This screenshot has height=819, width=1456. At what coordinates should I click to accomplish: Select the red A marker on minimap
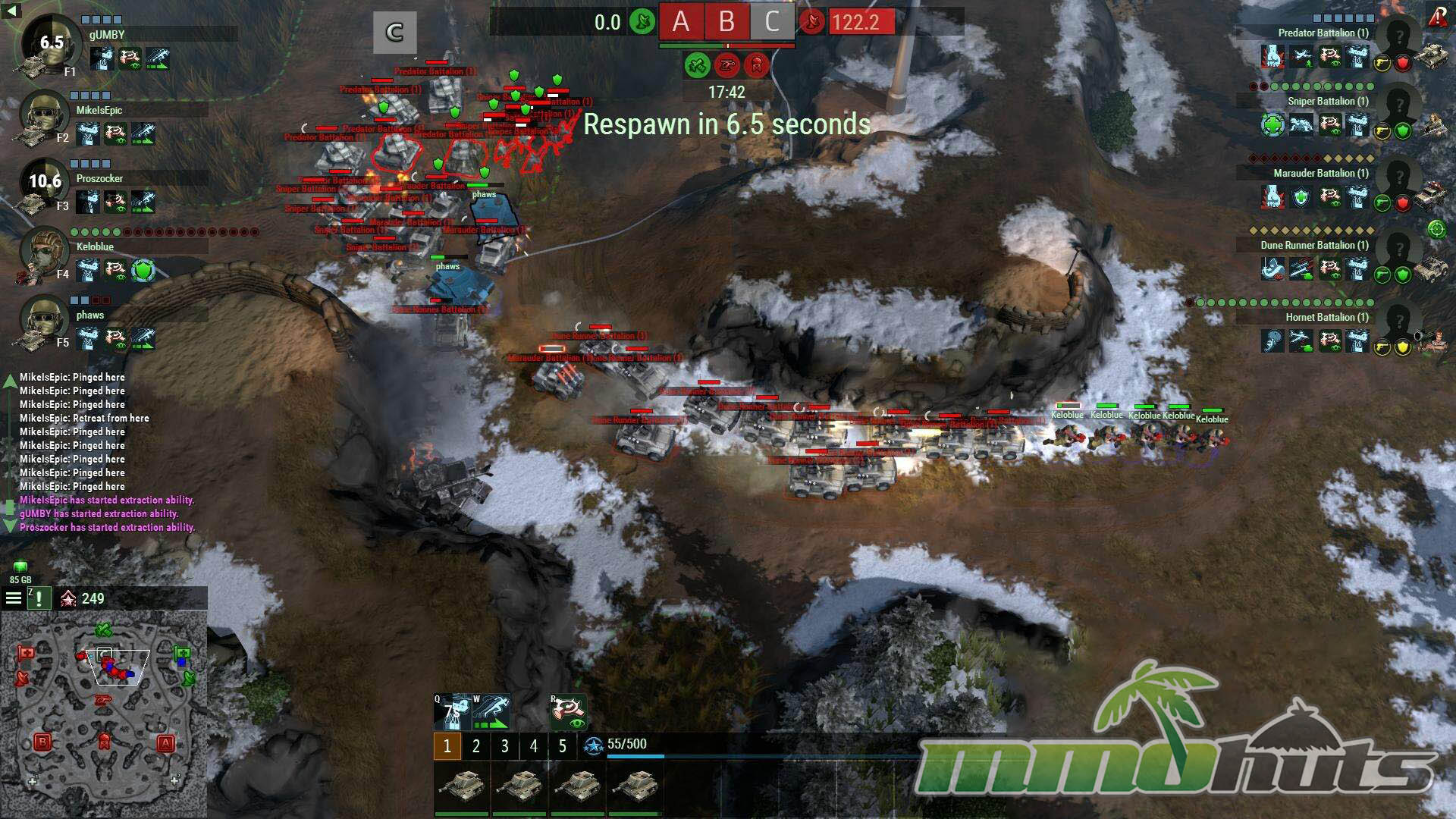click(165, 743)
